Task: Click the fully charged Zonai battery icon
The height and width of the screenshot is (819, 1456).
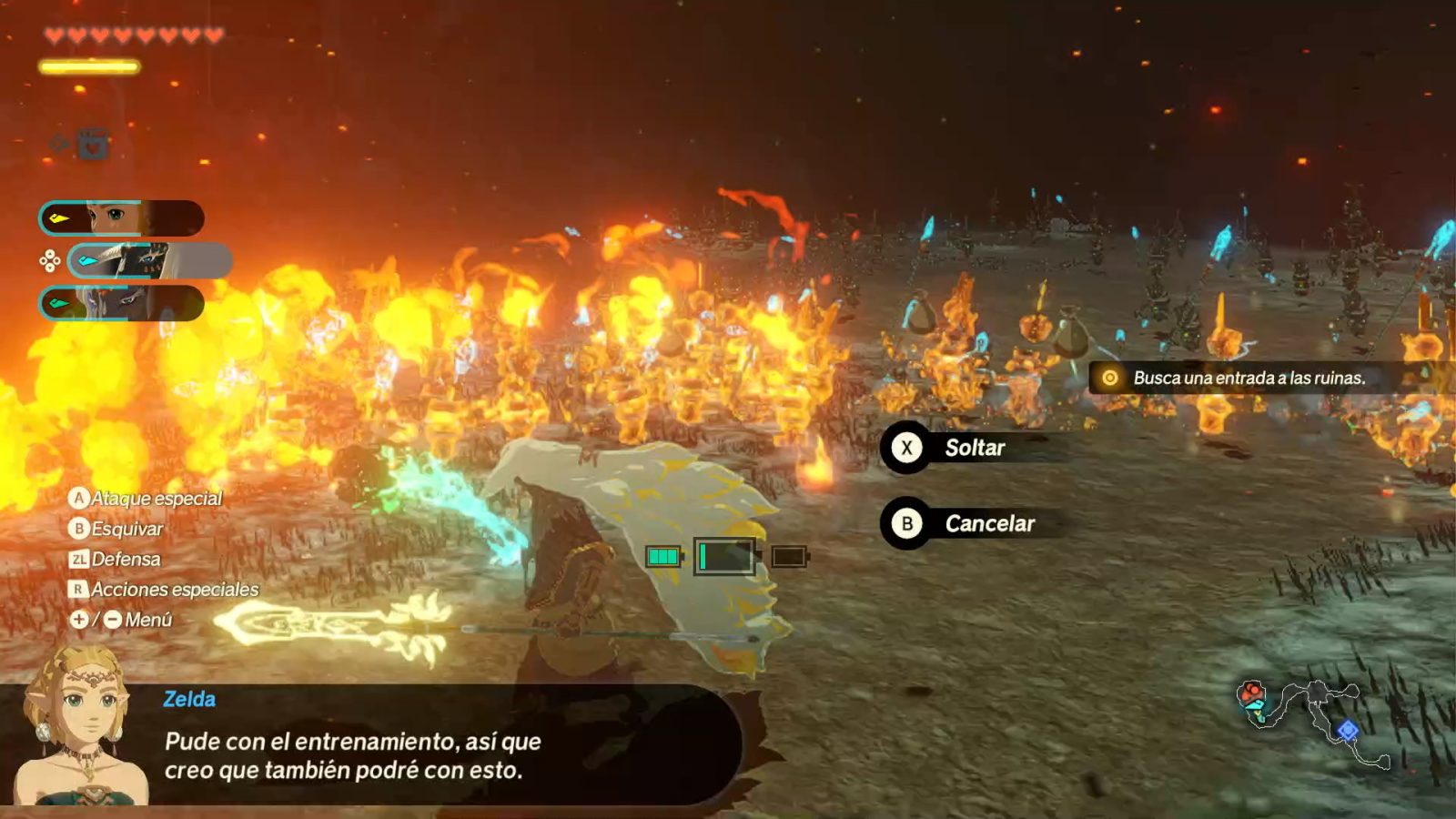Action: pos(662,555)
